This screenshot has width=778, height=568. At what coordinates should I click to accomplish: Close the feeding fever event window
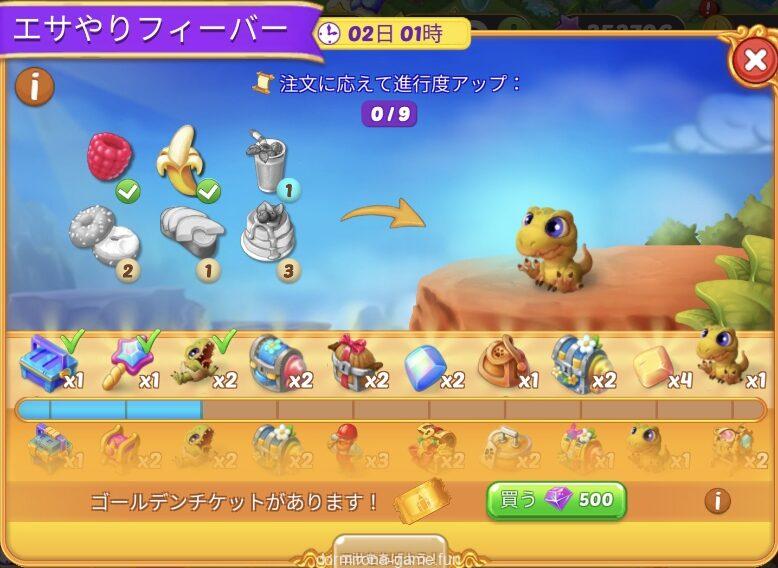tap(751, 62)
